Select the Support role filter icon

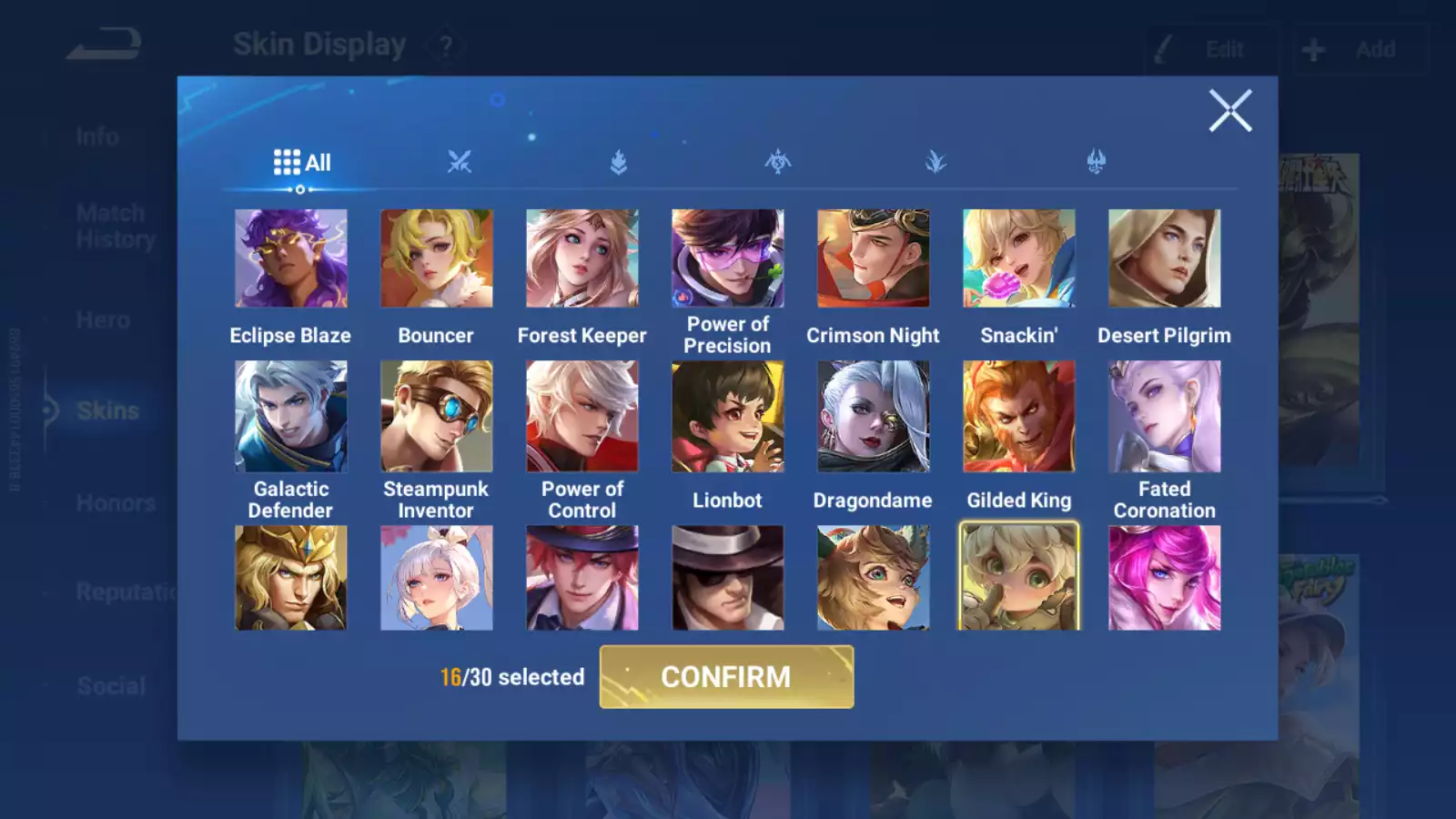1097,162
